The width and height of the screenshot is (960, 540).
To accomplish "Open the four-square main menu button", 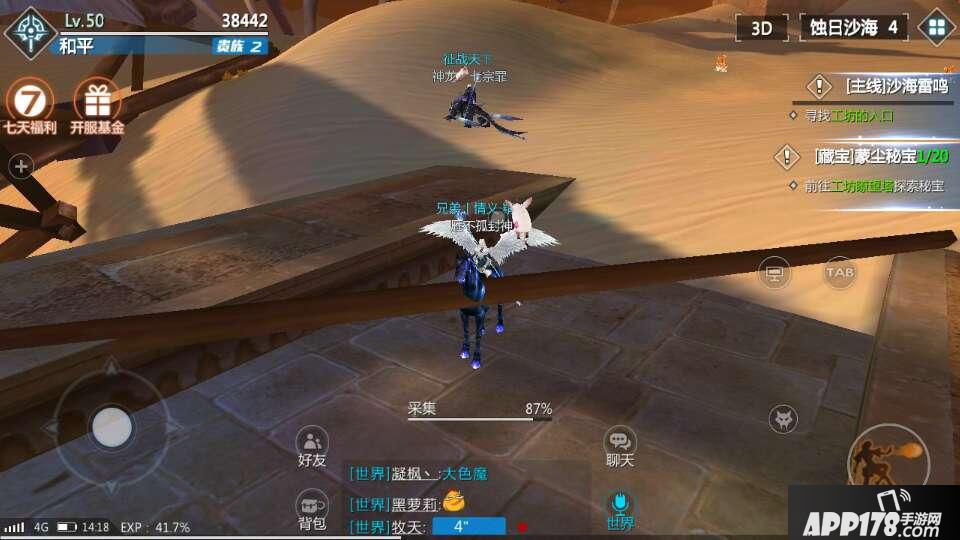I will coord(937,28).
